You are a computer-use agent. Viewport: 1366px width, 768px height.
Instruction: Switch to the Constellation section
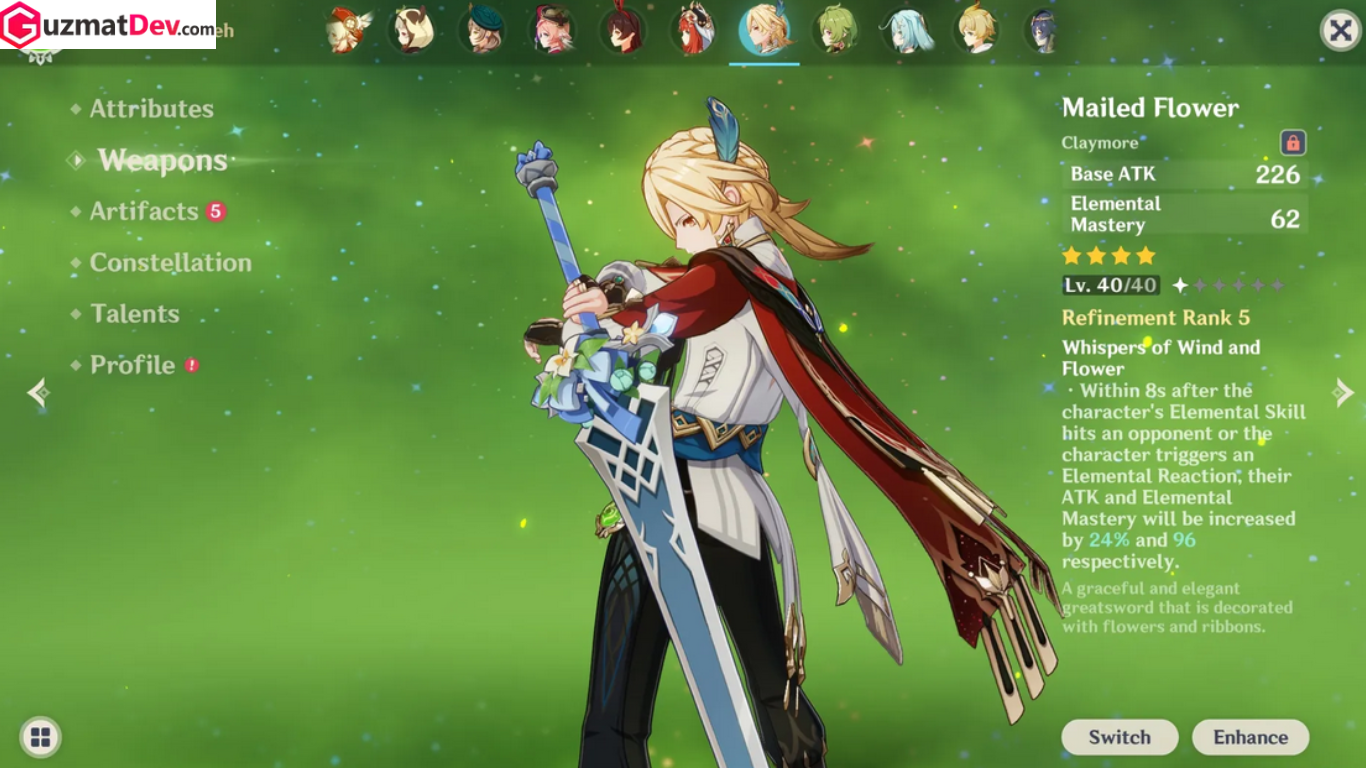click(171, 262)
